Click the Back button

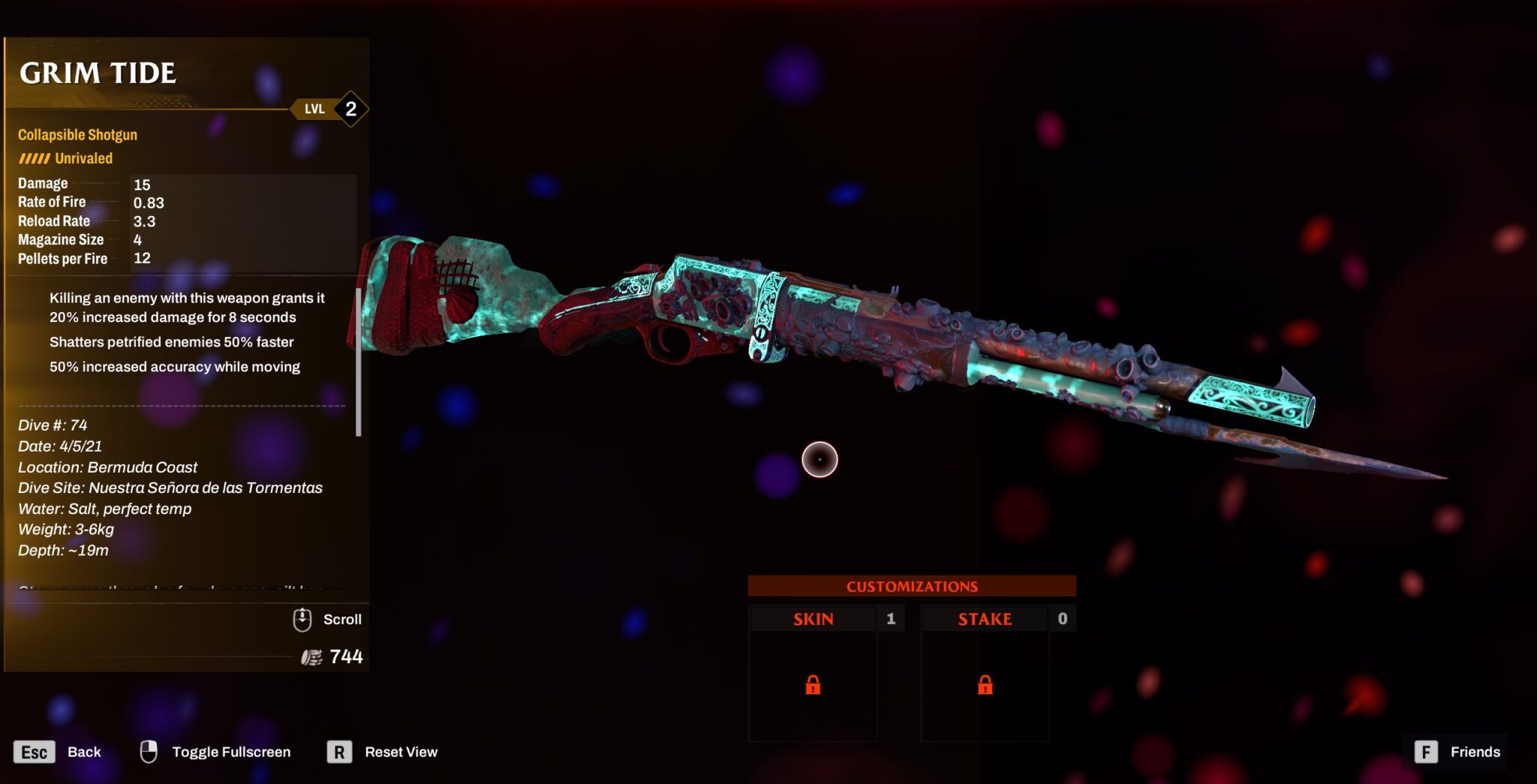(x=85, y=752)
